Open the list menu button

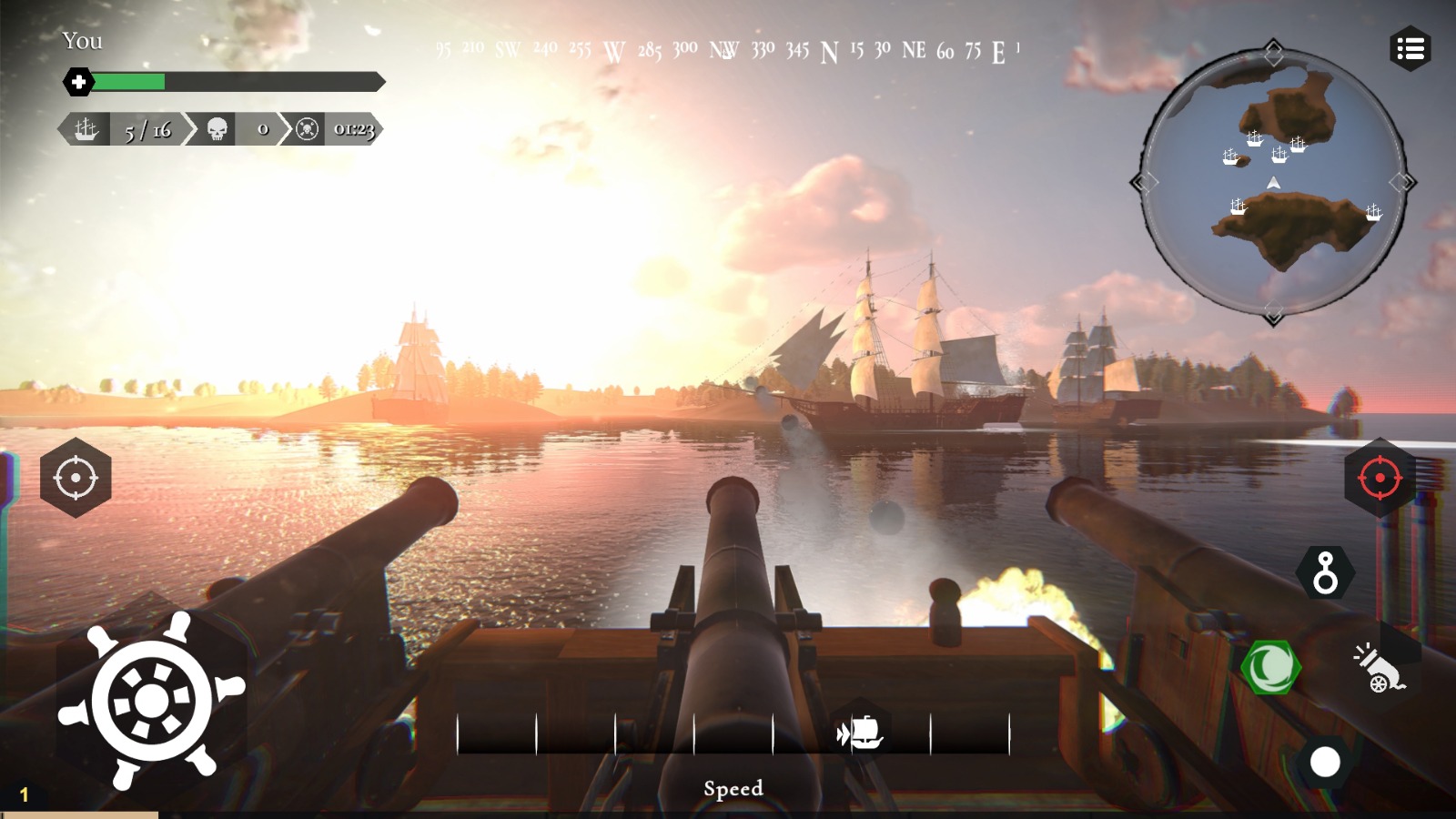1410,49
